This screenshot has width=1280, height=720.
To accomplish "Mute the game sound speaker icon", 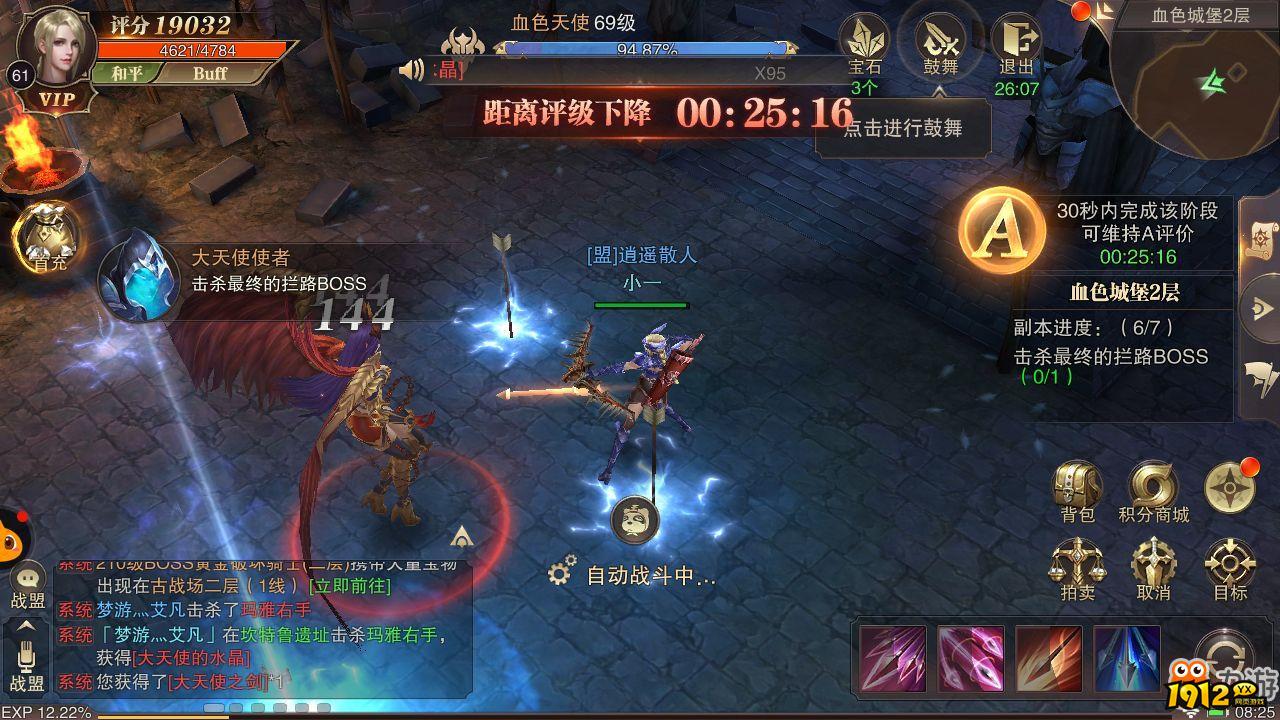I will 410,70.
